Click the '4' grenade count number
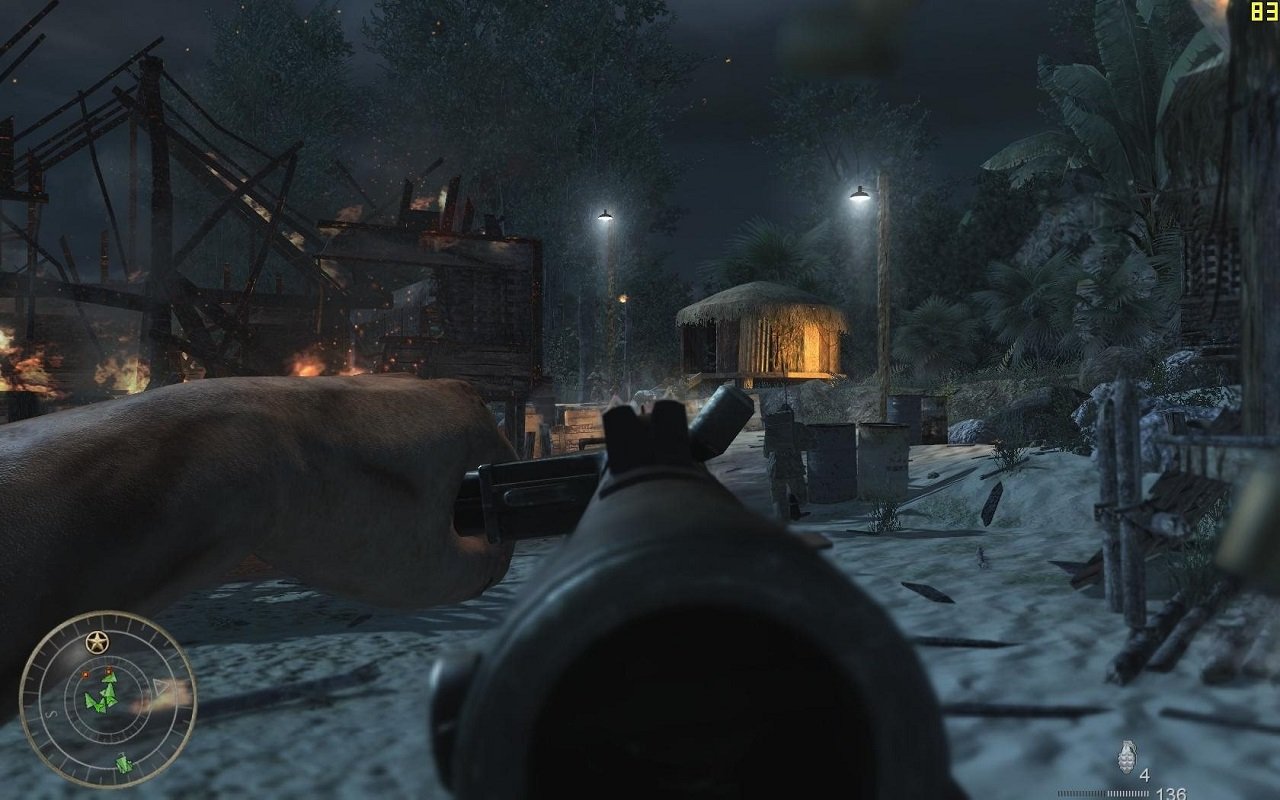The width and height of the screenshot is (1280, 800). (x=1145, y=775)
